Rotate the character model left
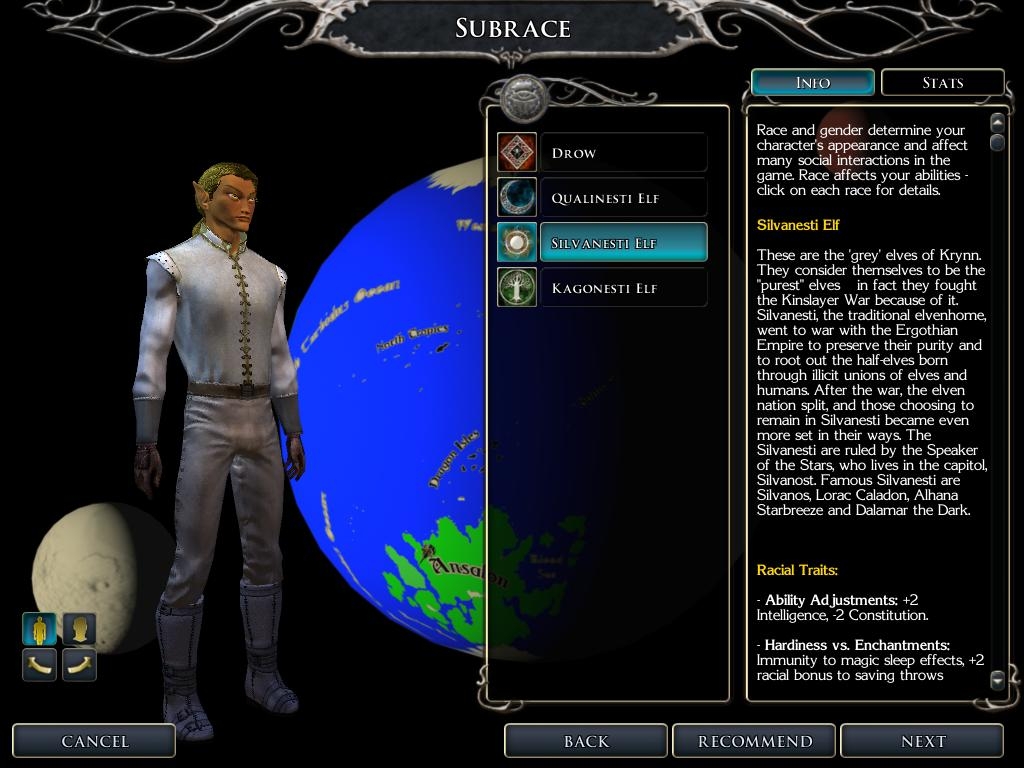1024x768 pixels. 40,664
